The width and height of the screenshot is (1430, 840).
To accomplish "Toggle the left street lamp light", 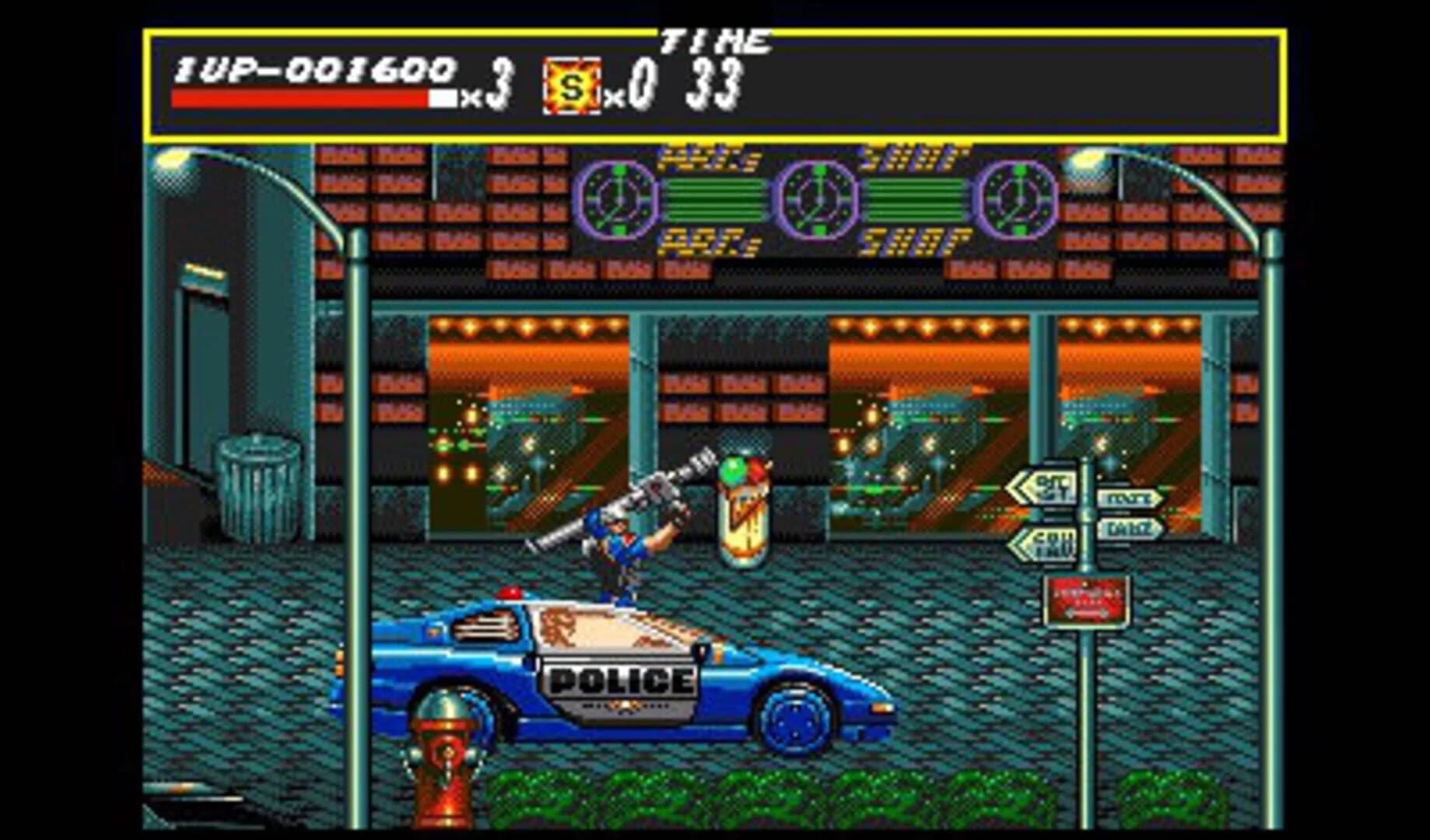I will pyautogui.click(x=173, y=161).
